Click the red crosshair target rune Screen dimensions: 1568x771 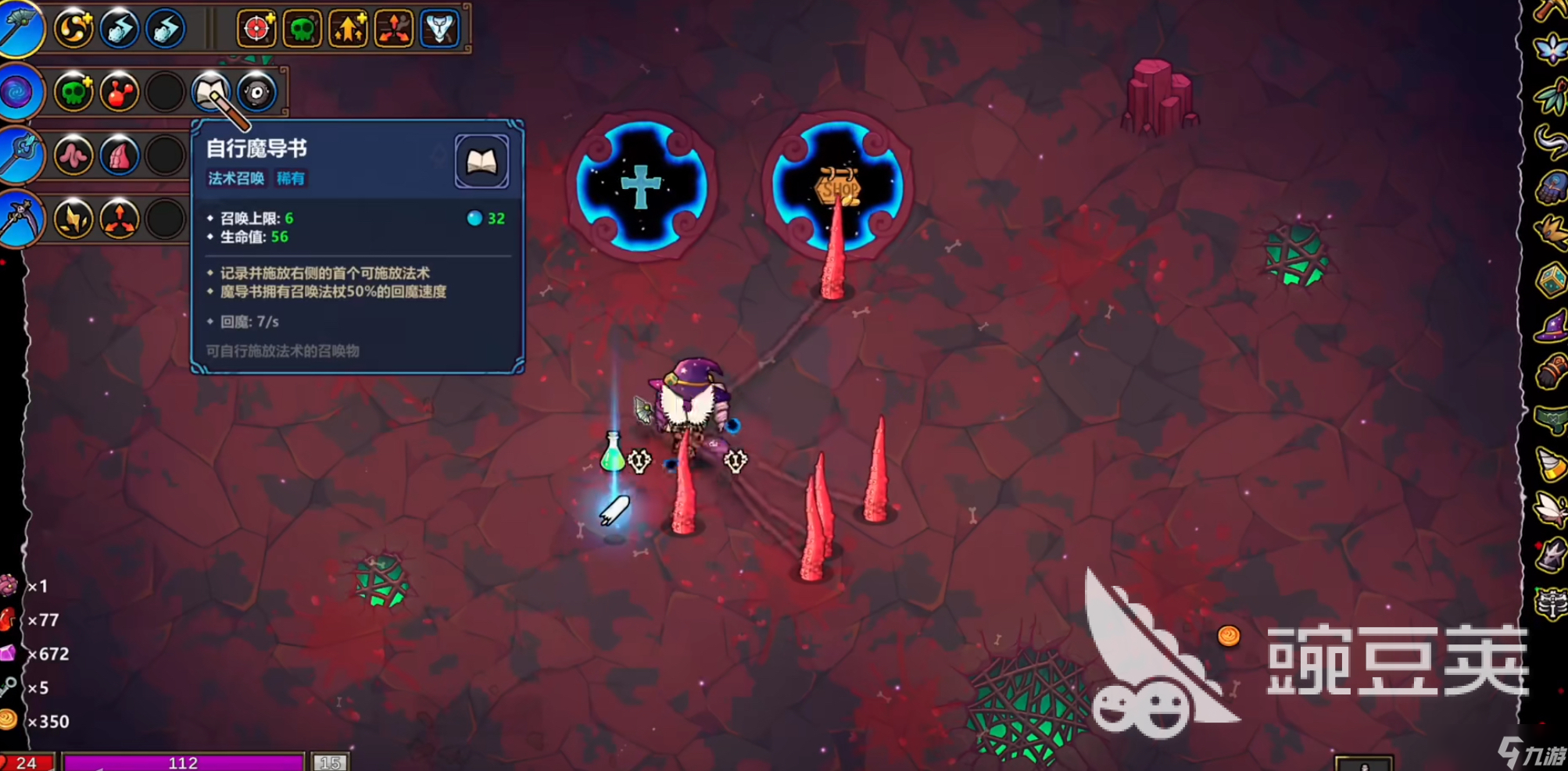(256, 29)
